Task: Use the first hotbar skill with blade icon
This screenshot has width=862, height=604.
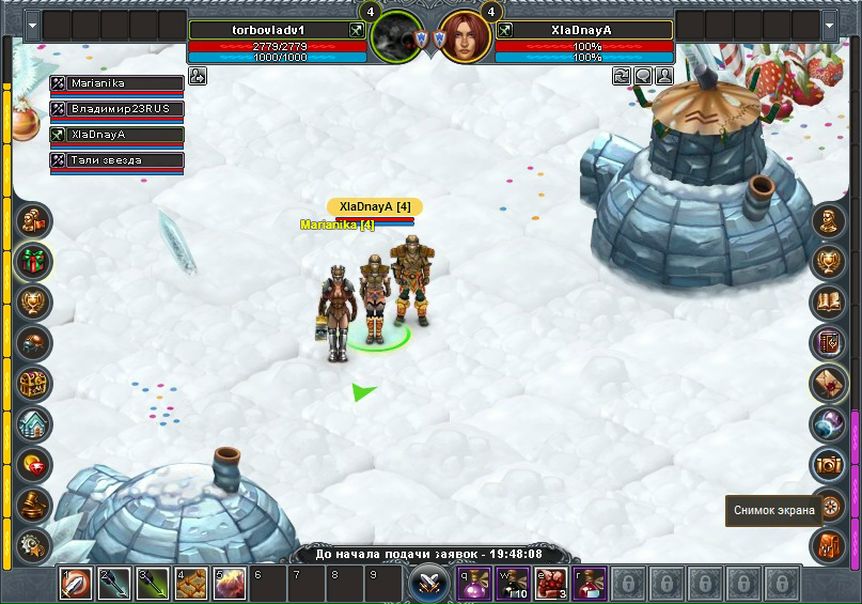Action: coord(76,583)
